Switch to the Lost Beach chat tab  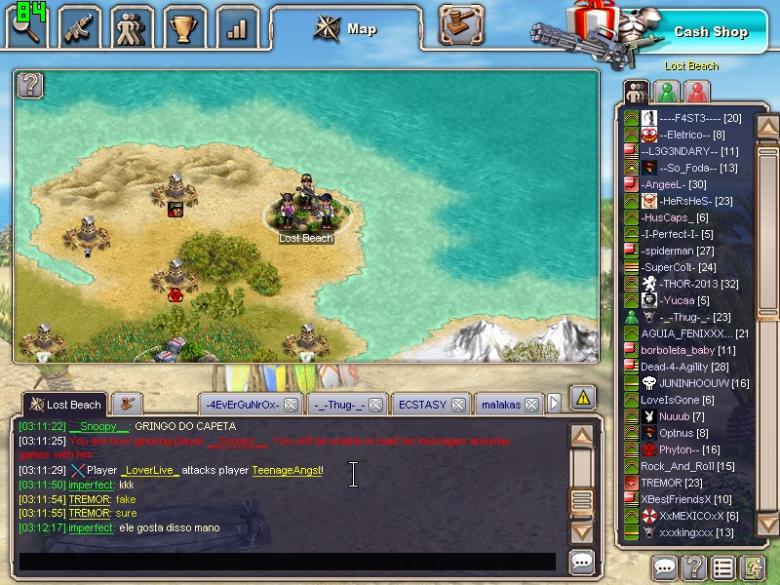tap(65, 405)
